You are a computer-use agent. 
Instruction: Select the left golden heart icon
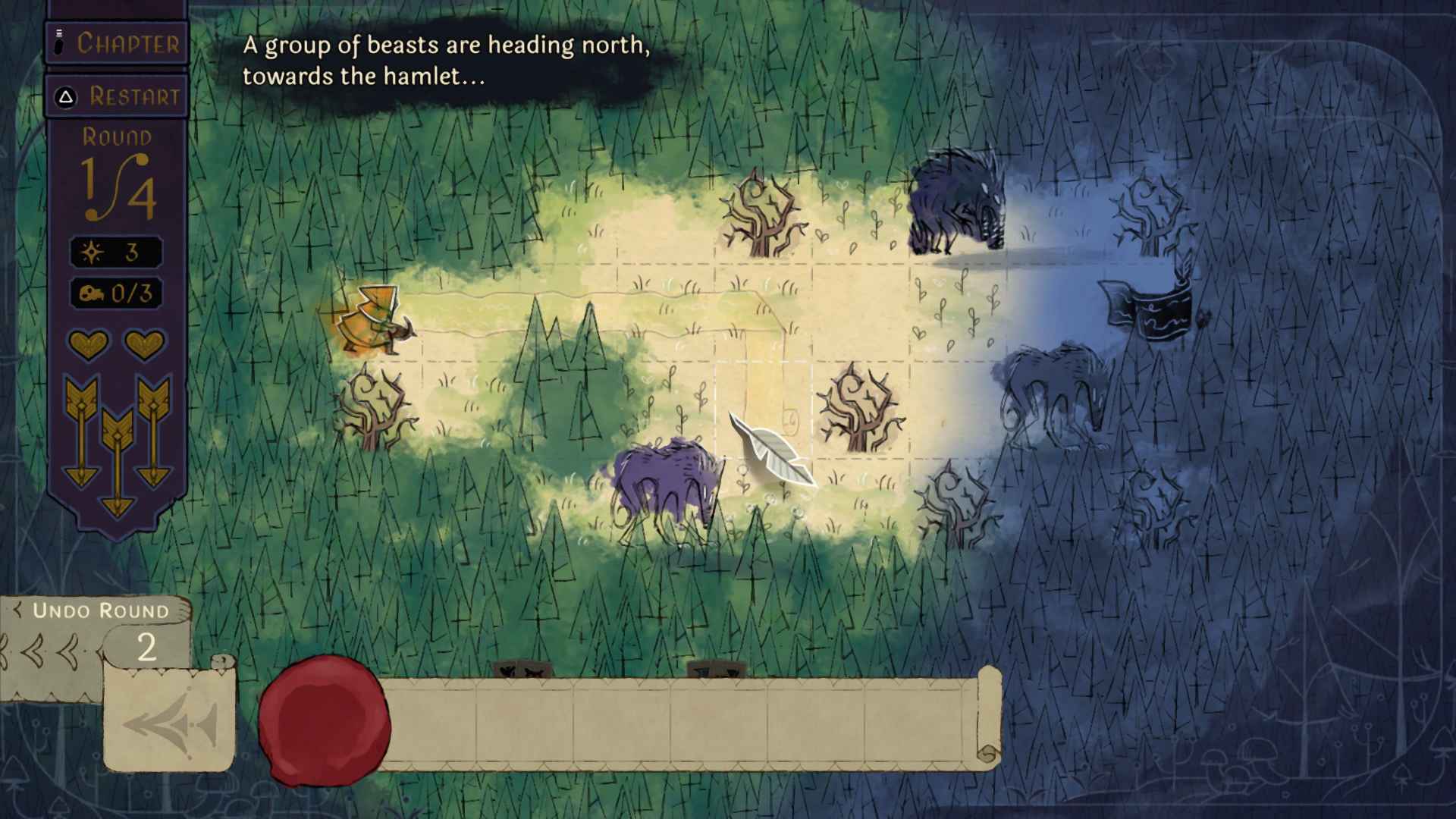click(x=89, y=345)
